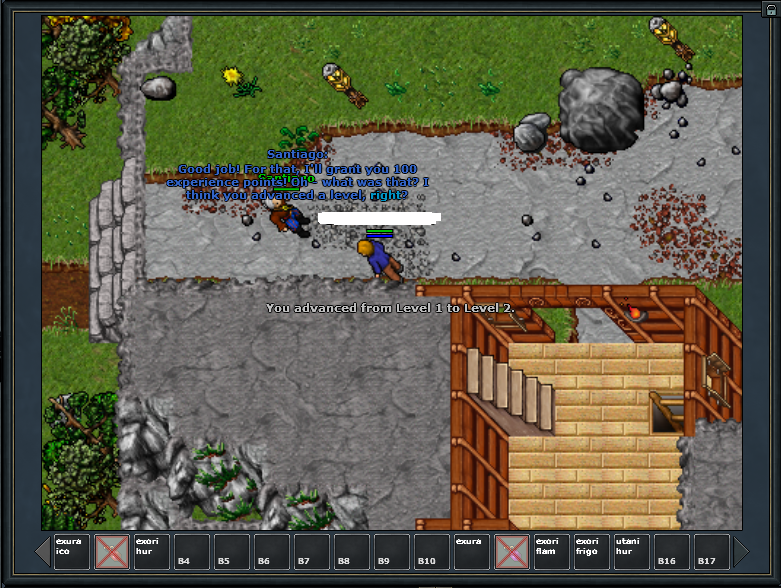The image size is (781, 588).
Task: Choose the B9 action slot
Action: coord(391,552)
